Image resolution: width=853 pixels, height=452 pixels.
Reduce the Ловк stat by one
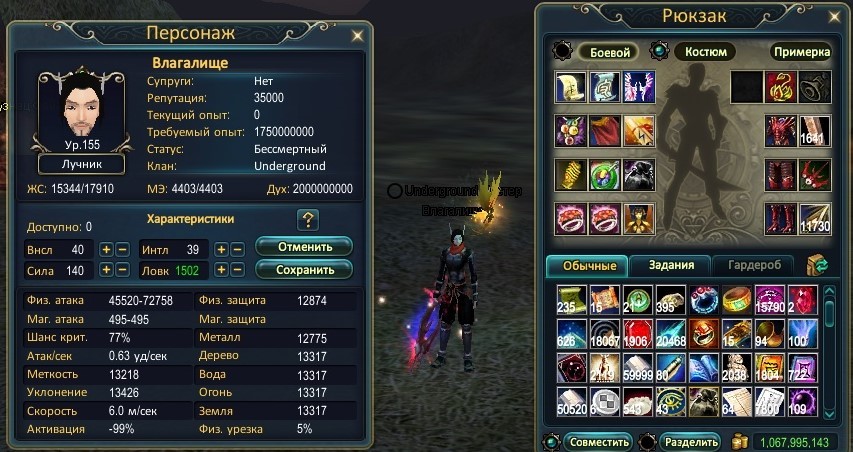point(238,270)
